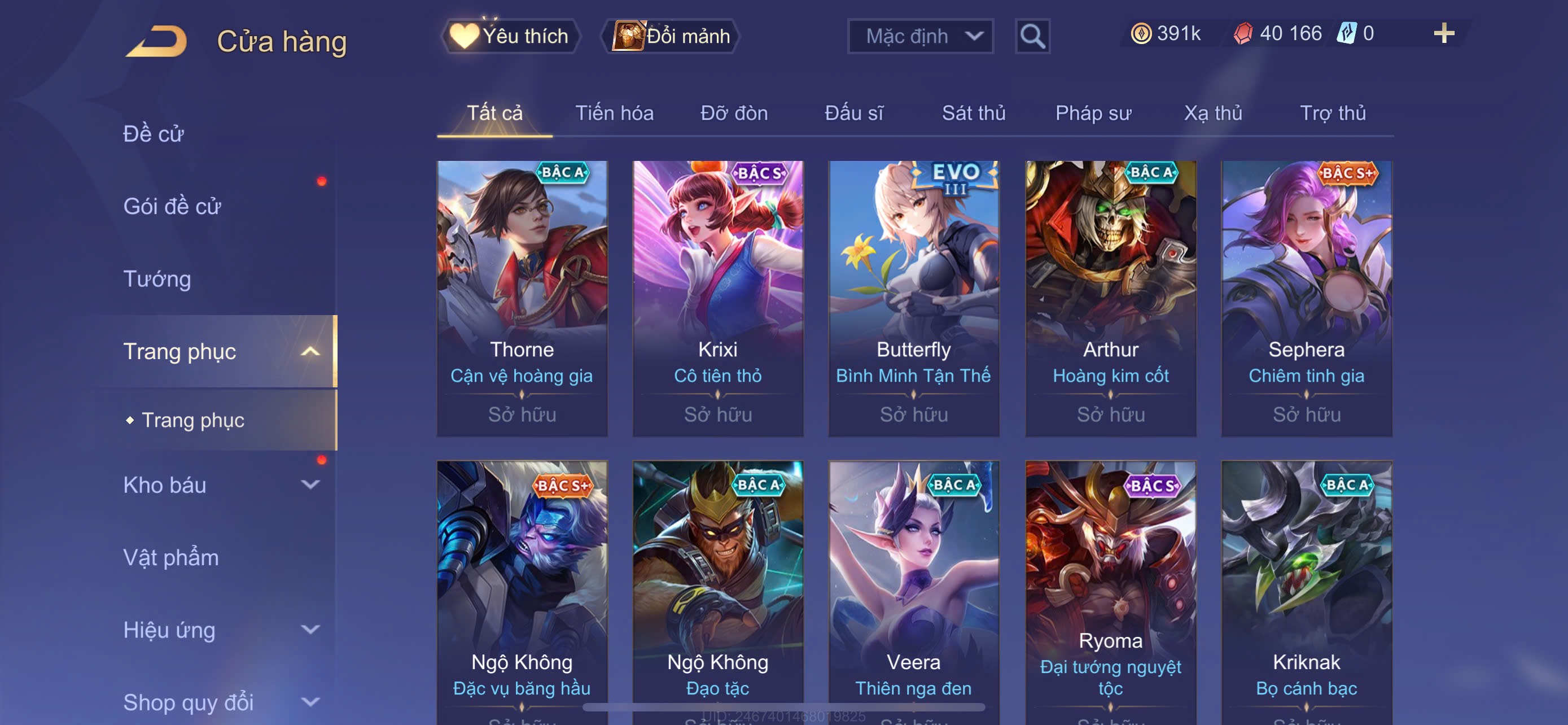This screenshot has height=725, width=1568.
Task: Switch to the Tiến hóa tab
Action: point(614,113)
